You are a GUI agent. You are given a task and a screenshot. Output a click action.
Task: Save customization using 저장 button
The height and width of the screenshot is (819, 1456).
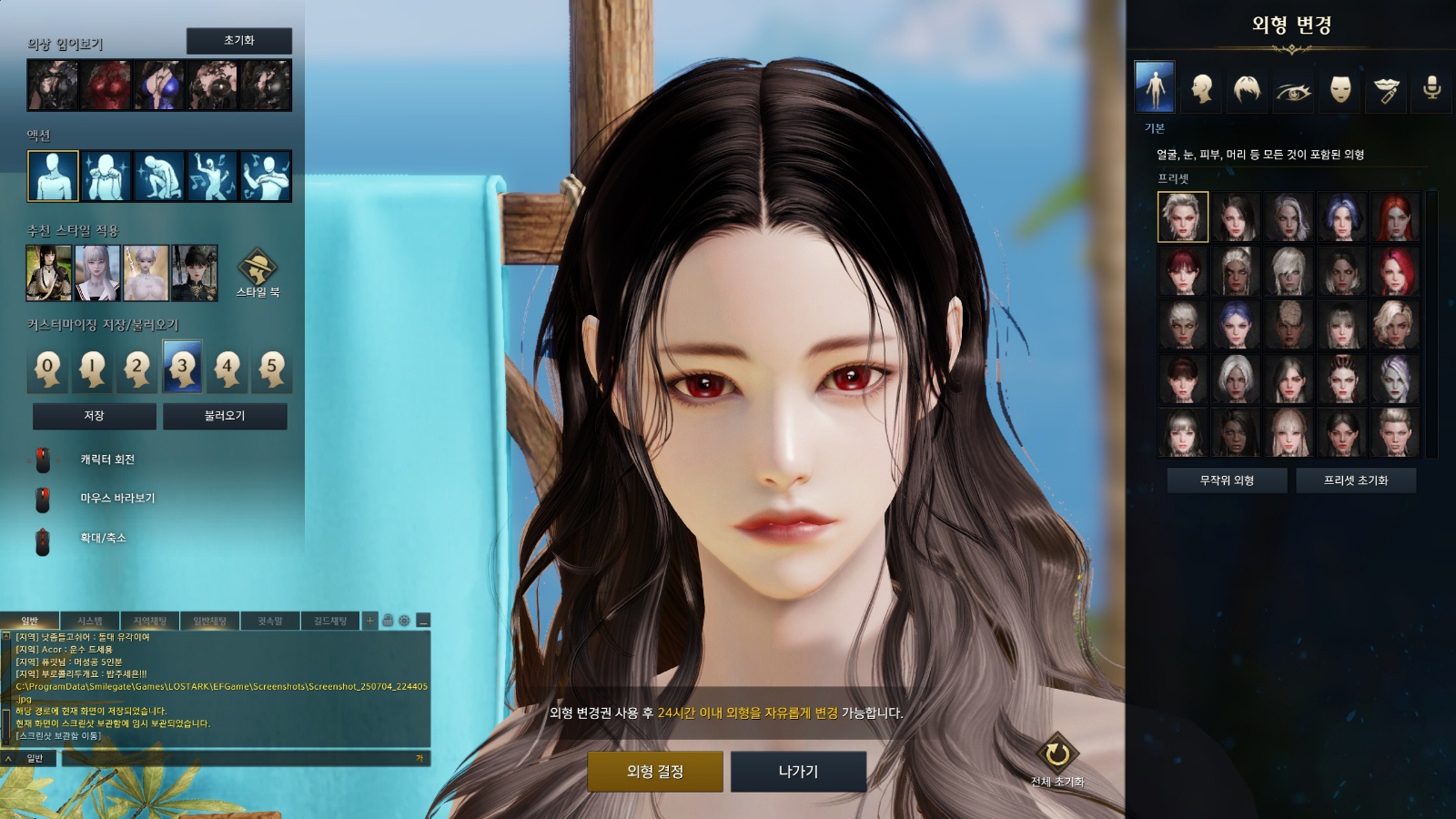tap(95, 416)
